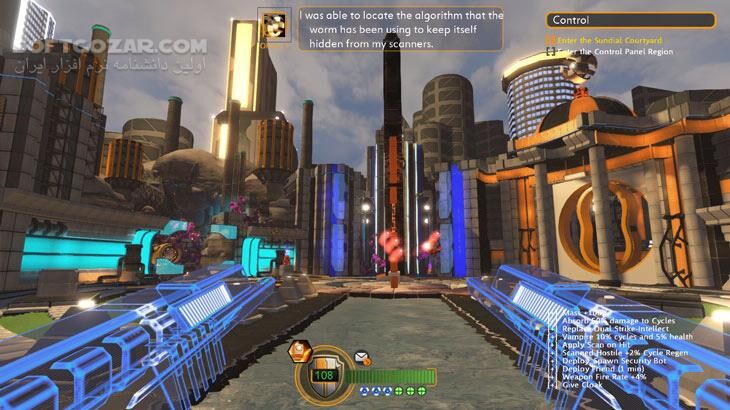Screen dimensions: 730x410
Task: Click the envelope message icon
Action: point(360,356)
